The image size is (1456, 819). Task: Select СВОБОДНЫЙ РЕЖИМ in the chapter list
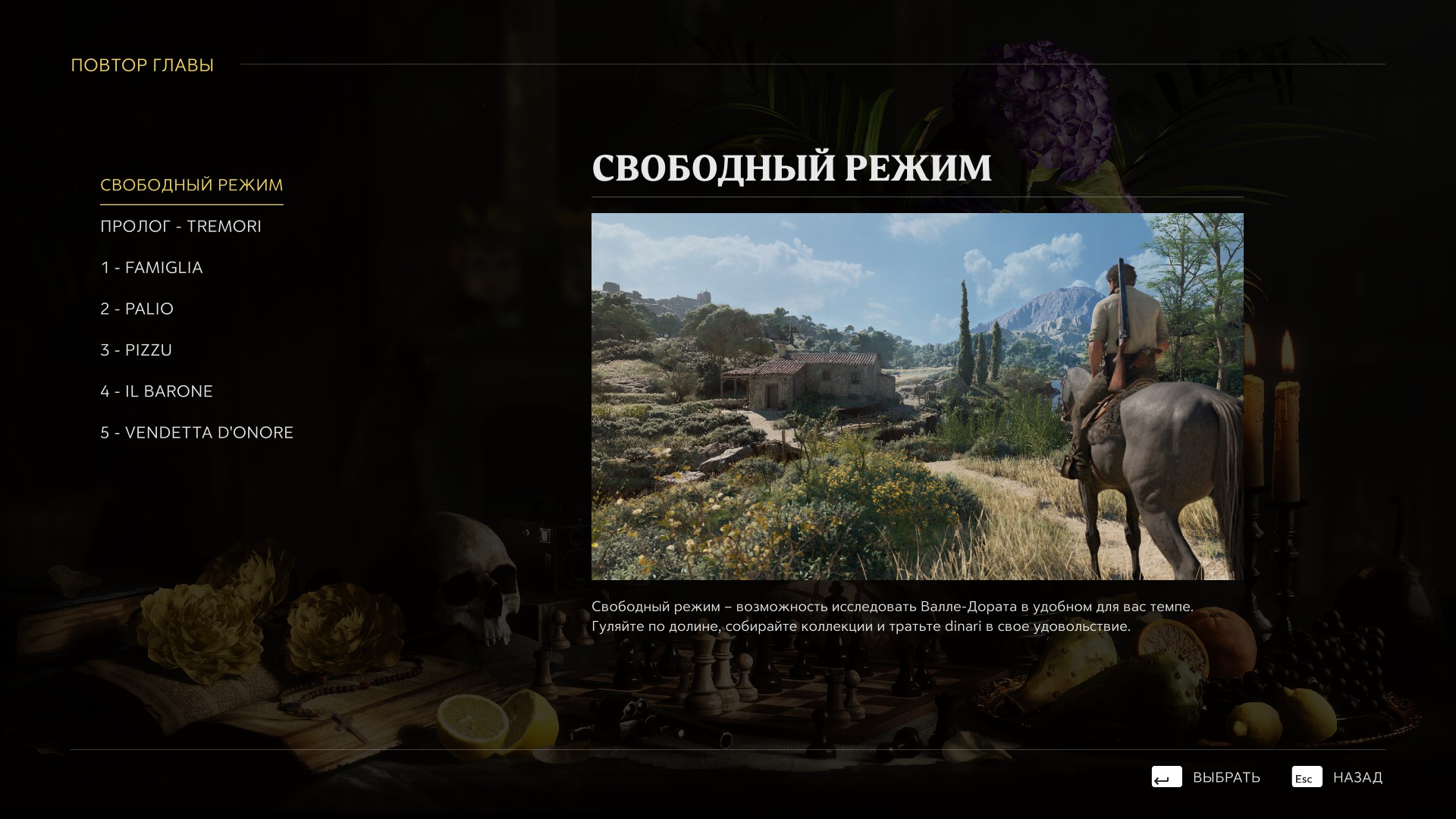[x=192, y=184]
